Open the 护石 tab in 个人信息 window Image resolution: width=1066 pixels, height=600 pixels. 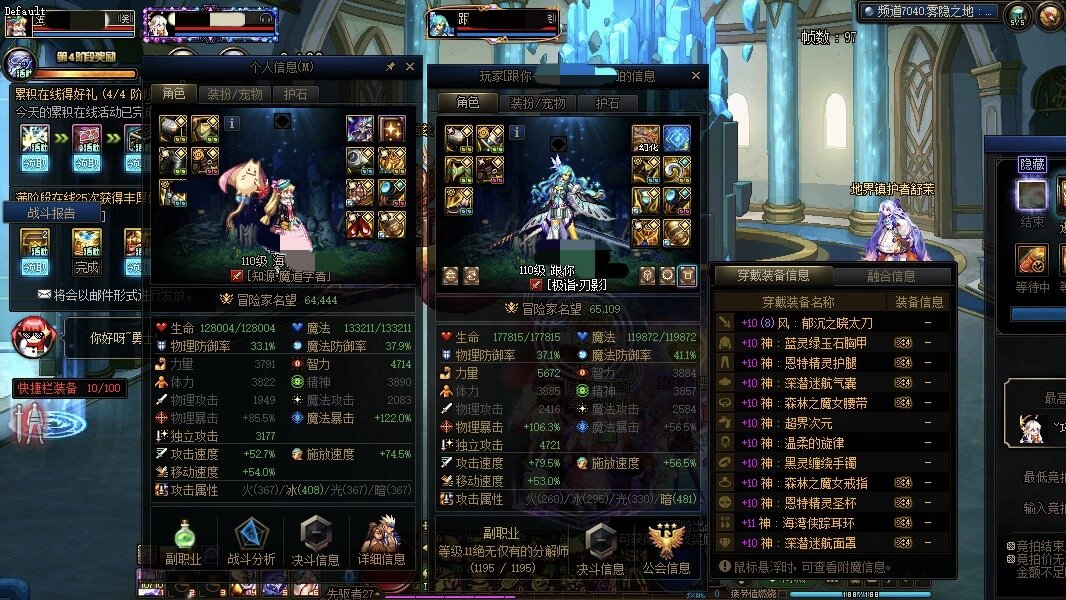(x=295, y=94)
